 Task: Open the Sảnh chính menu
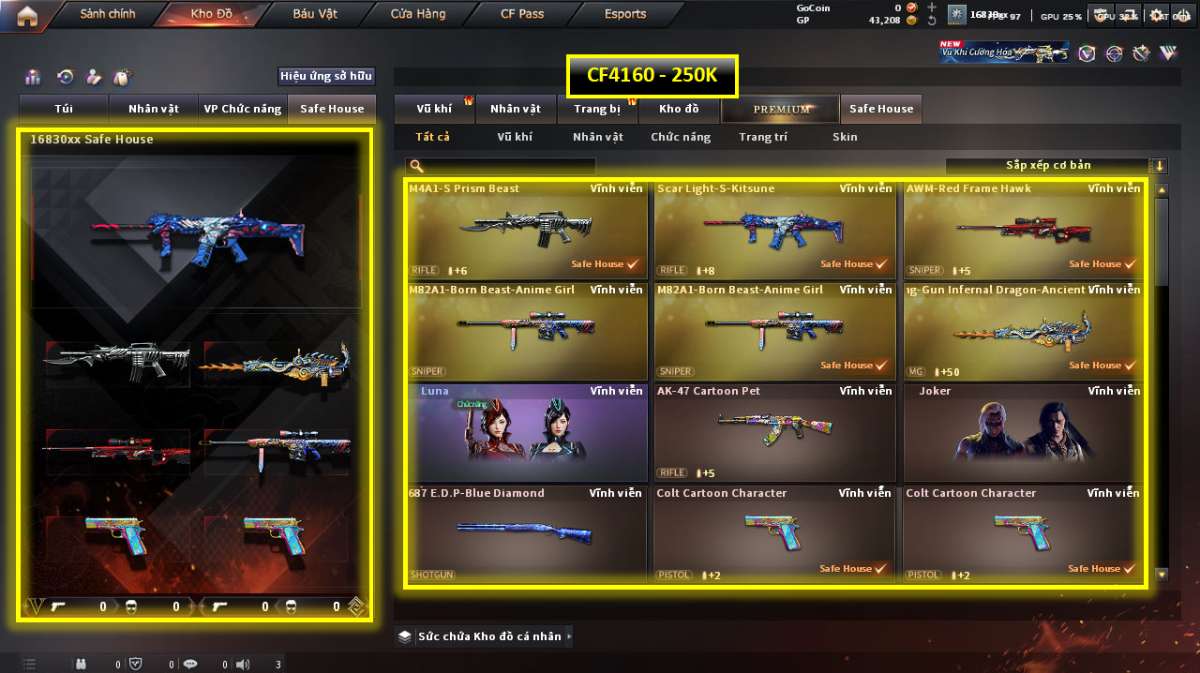[107, 15]
